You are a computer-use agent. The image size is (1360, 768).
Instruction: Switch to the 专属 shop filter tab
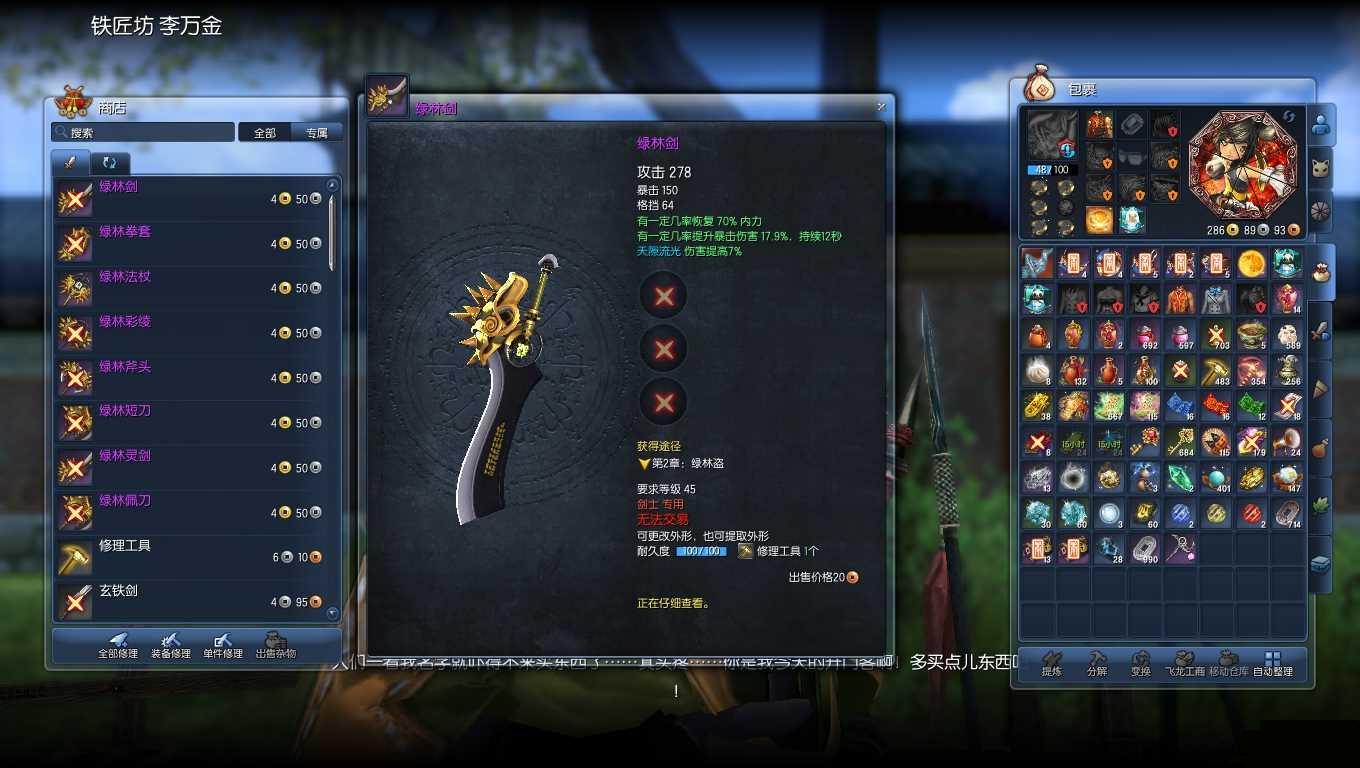(x=318, y=131)
